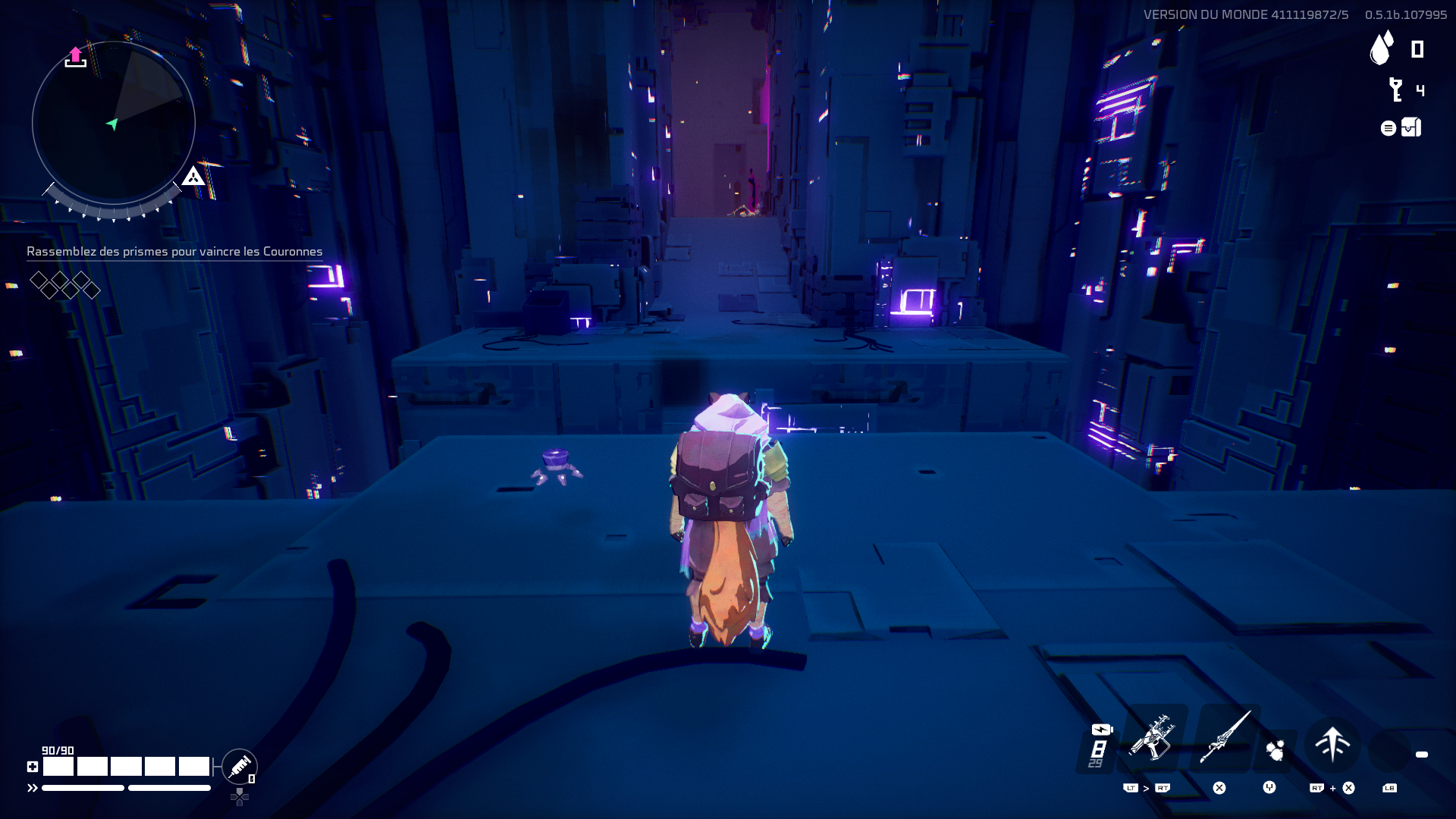Click the water droplets currency icon
Screen dimensions: 1456x819
[x=1382, y=48]
